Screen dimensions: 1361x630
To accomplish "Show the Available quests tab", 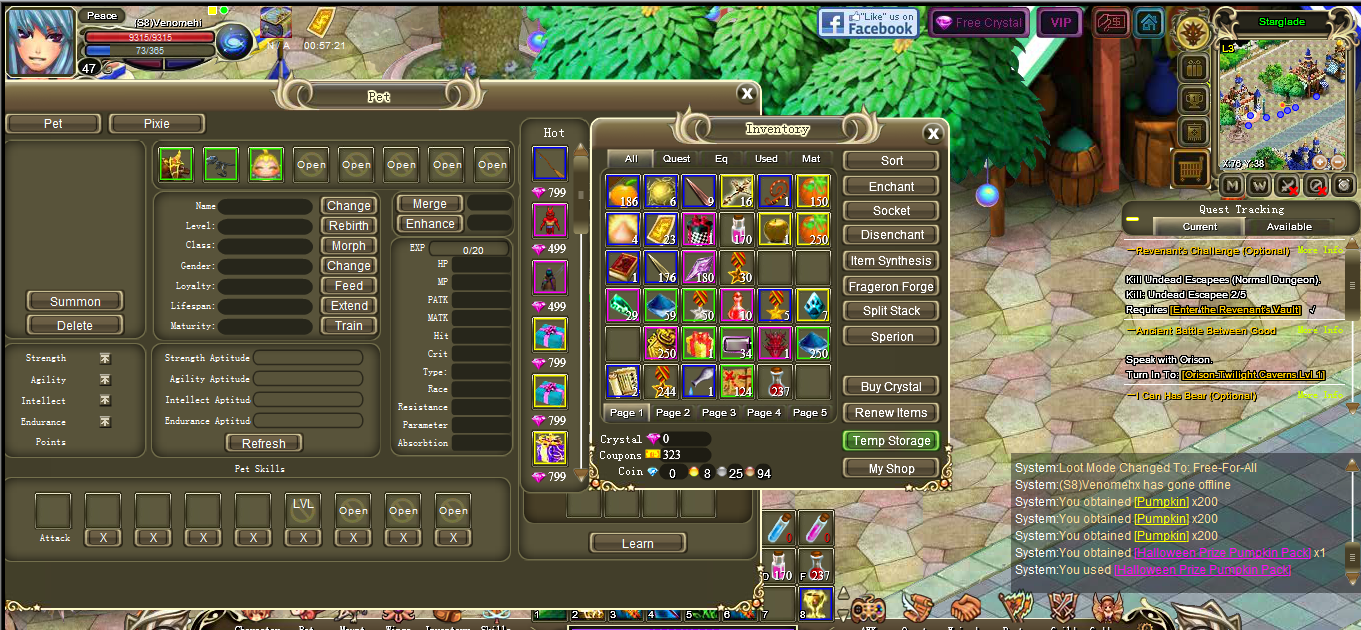I will coord(1289,227).
